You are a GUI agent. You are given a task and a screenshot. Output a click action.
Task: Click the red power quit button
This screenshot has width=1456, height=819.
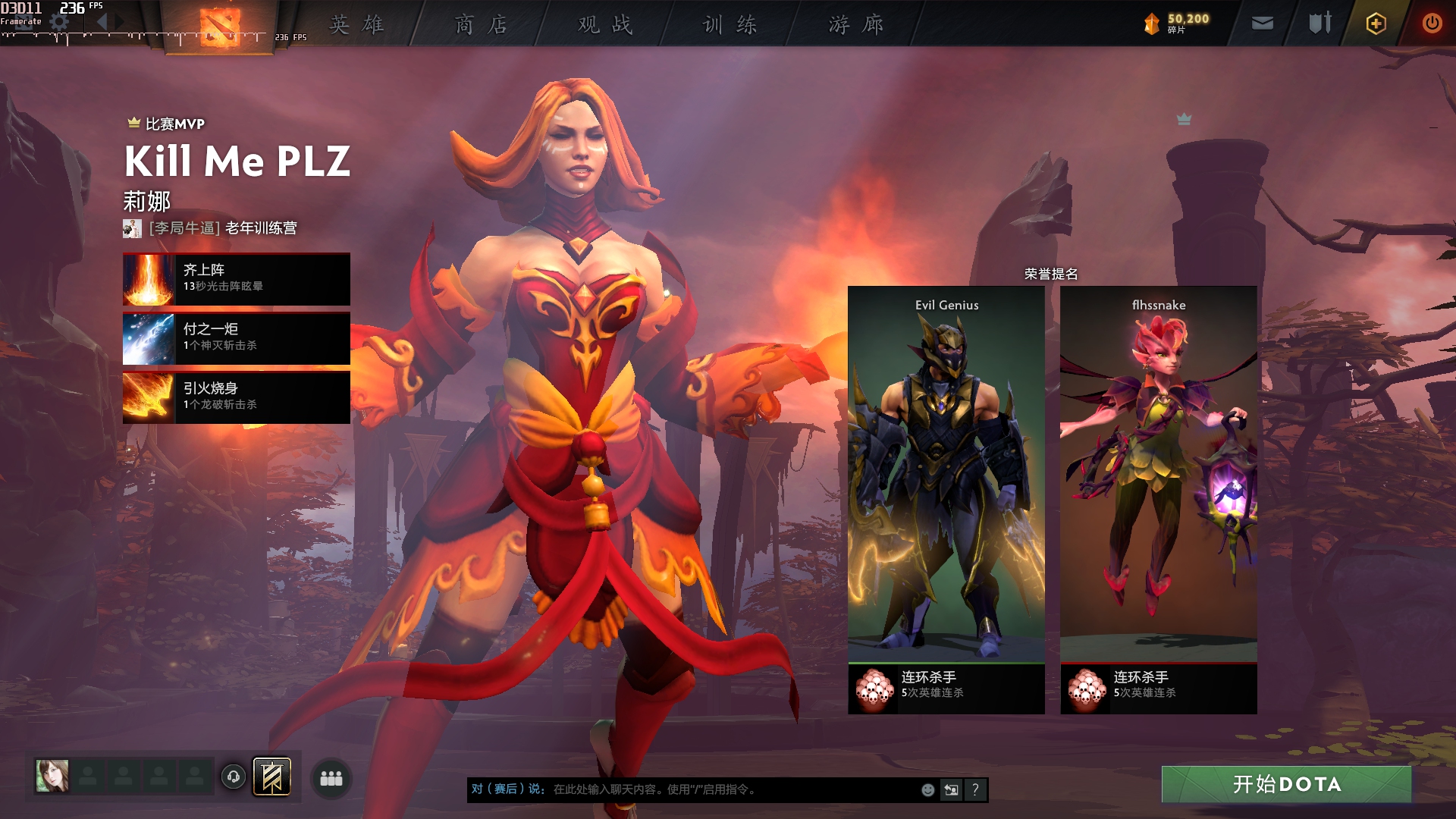click(1432, 24)
